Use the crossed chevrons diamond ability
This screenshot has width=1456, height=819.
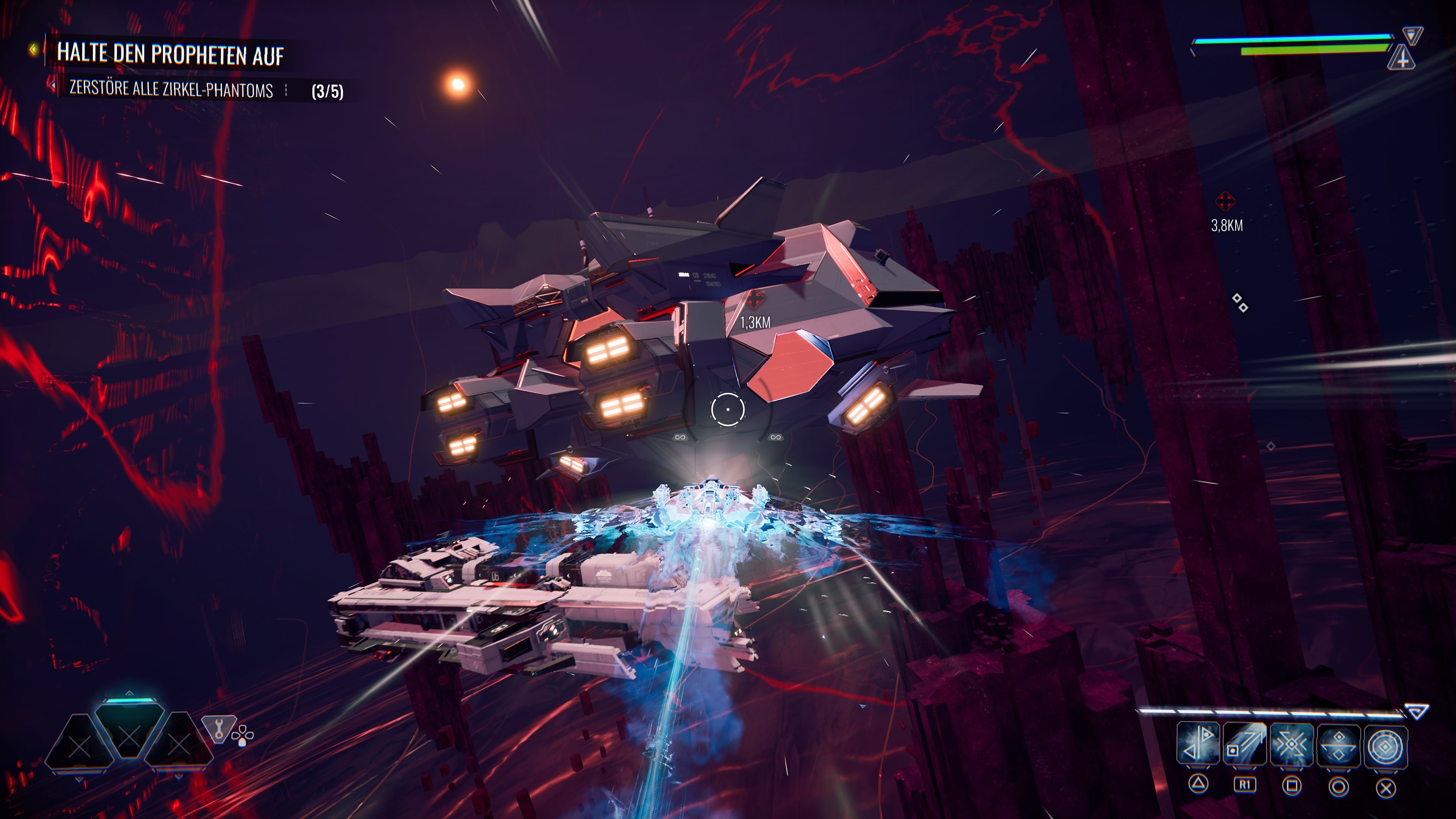[1291, 744]
